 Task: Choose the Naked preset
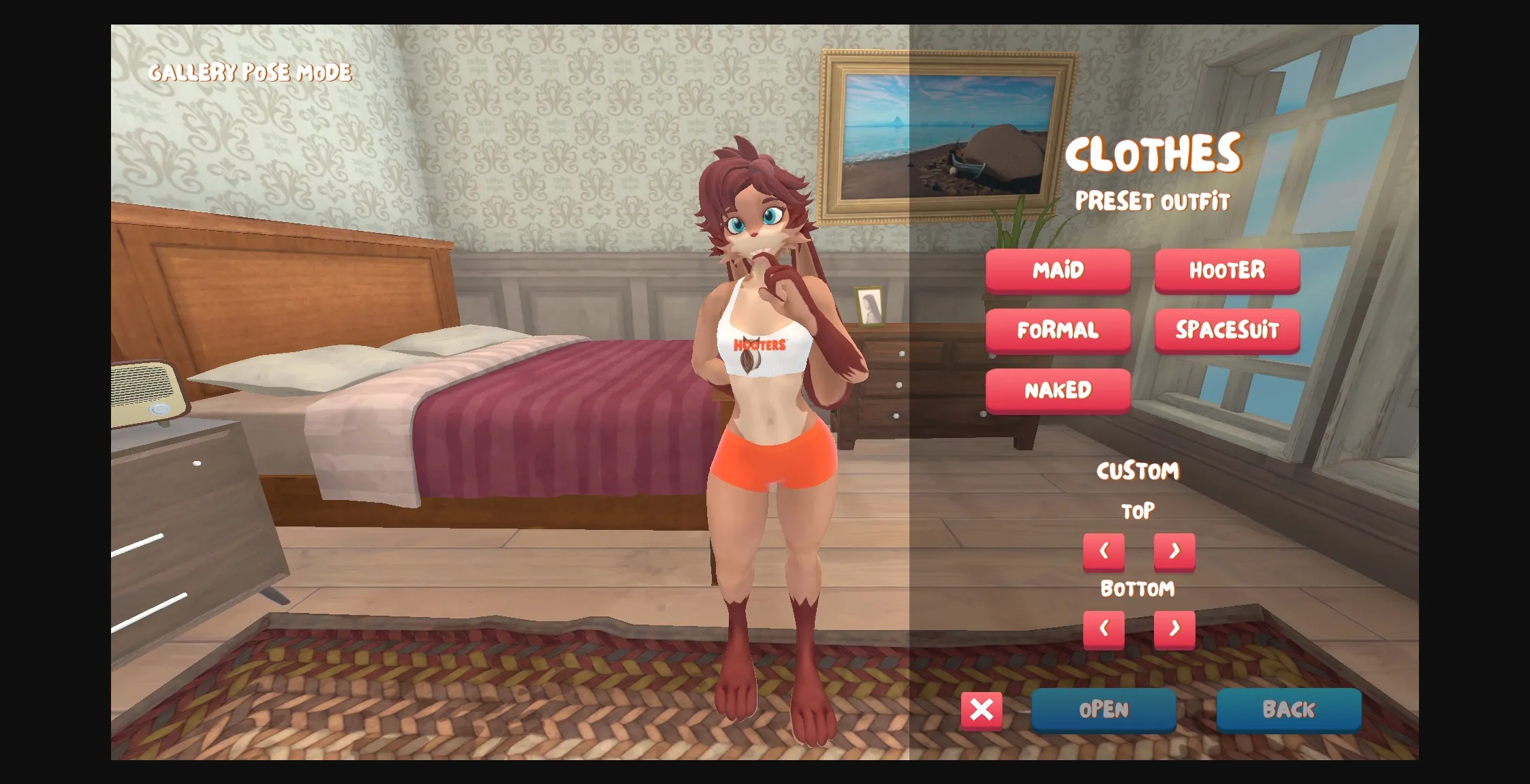point(1058,390)
